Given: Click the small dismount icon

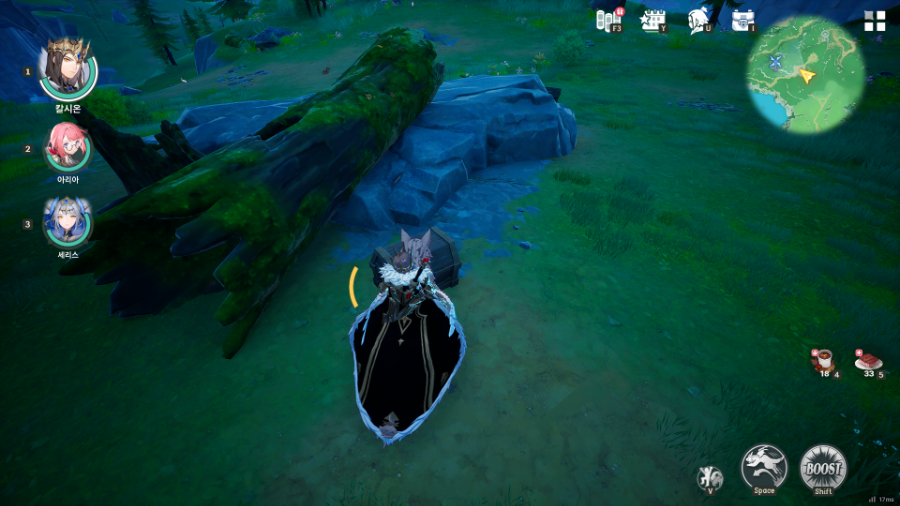Looking at the screenshot, I should click(711, 477).
